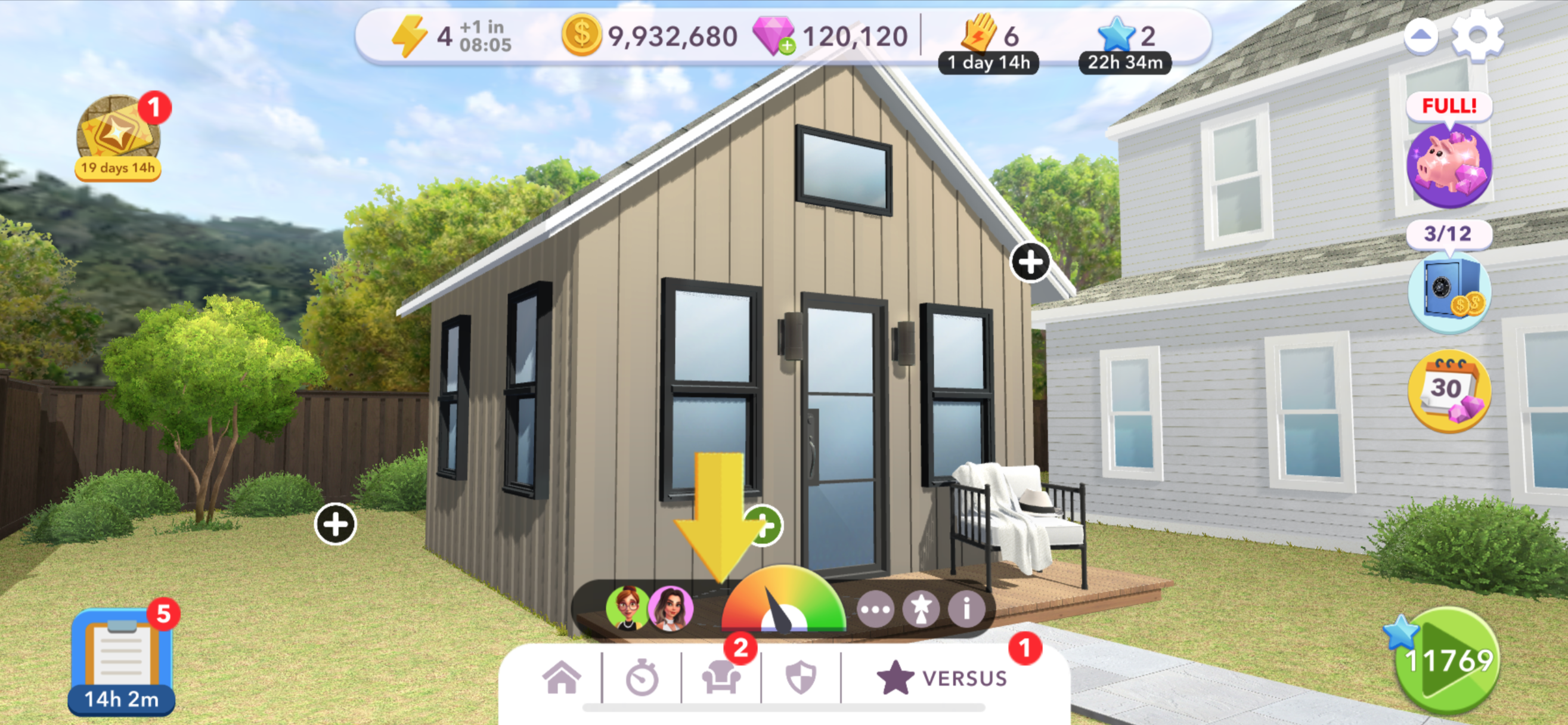Select the red-haired character portrait

pyautogui.click(x=627, y=608)
